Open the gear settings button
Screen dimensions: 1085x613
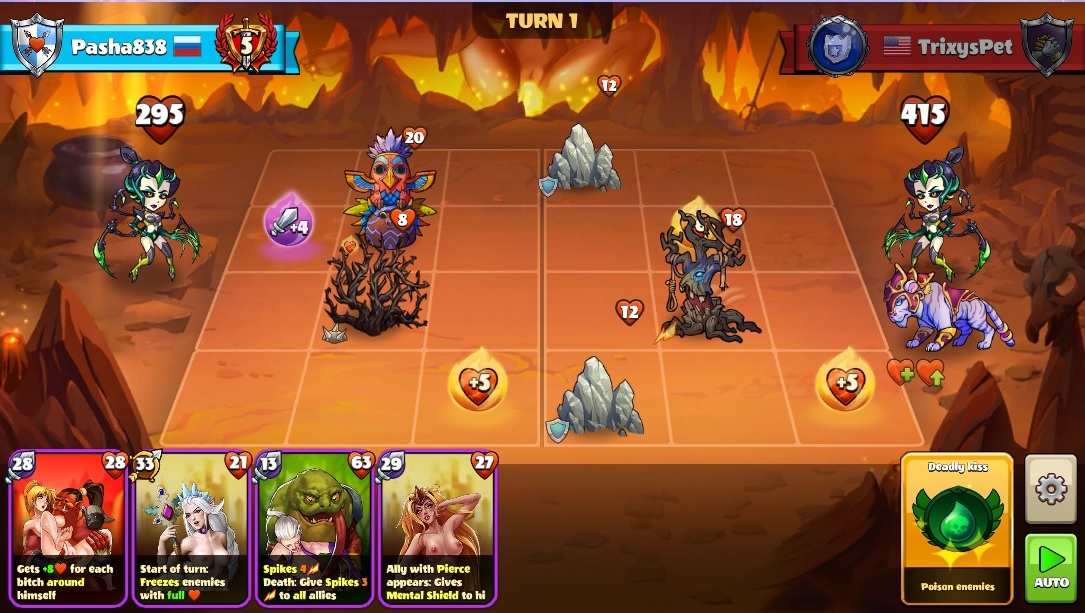click(1050, 489)
